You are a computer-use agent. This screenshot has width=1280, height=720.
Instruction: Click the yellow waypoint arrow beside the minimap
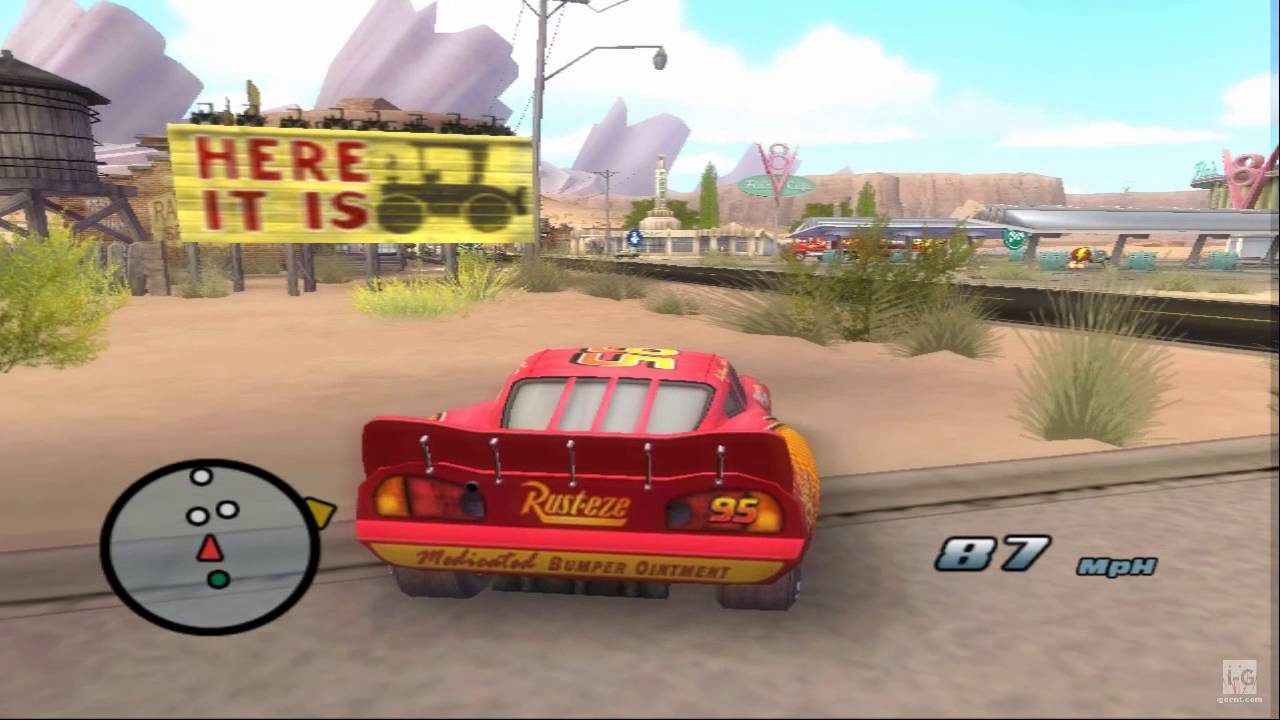point(321,513)
